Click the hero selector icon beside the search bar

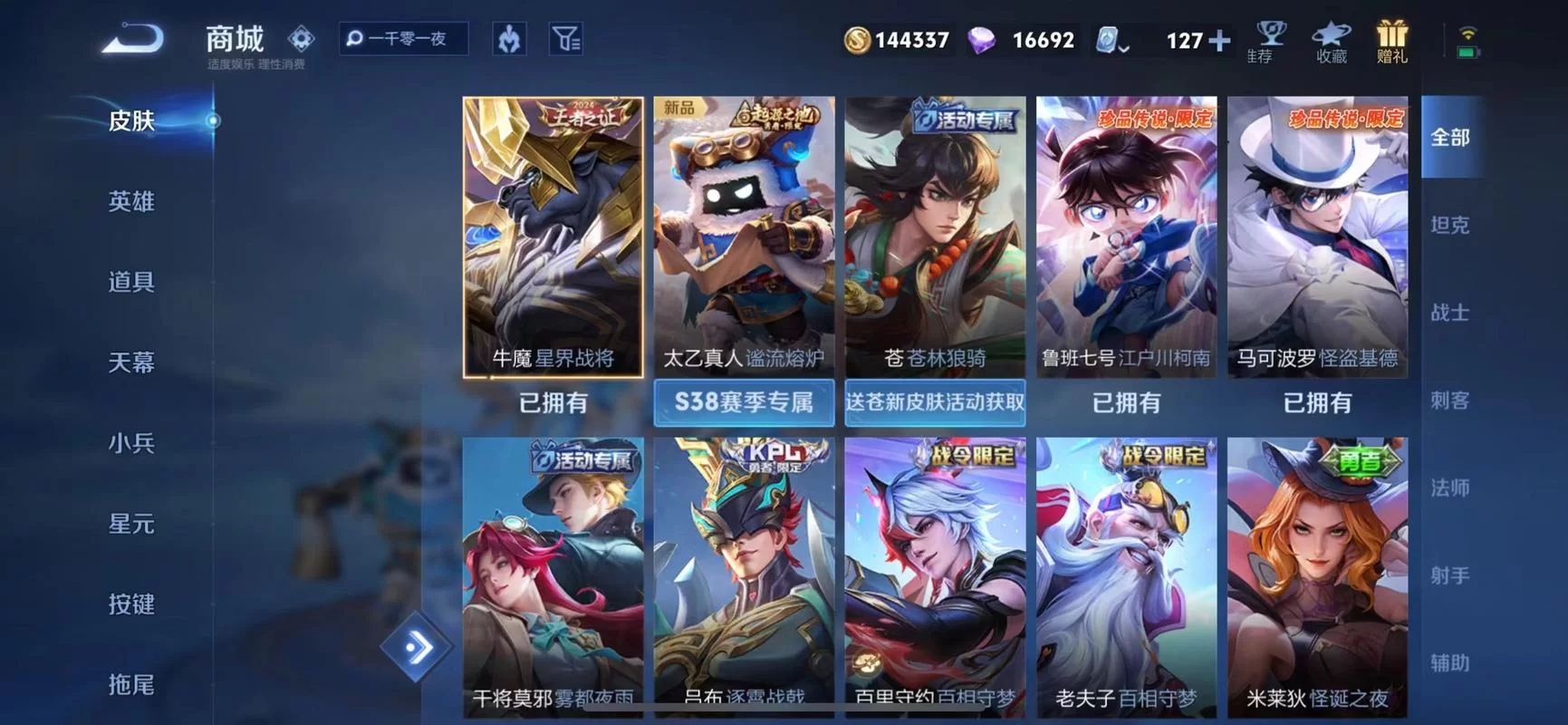coord(508,40)
